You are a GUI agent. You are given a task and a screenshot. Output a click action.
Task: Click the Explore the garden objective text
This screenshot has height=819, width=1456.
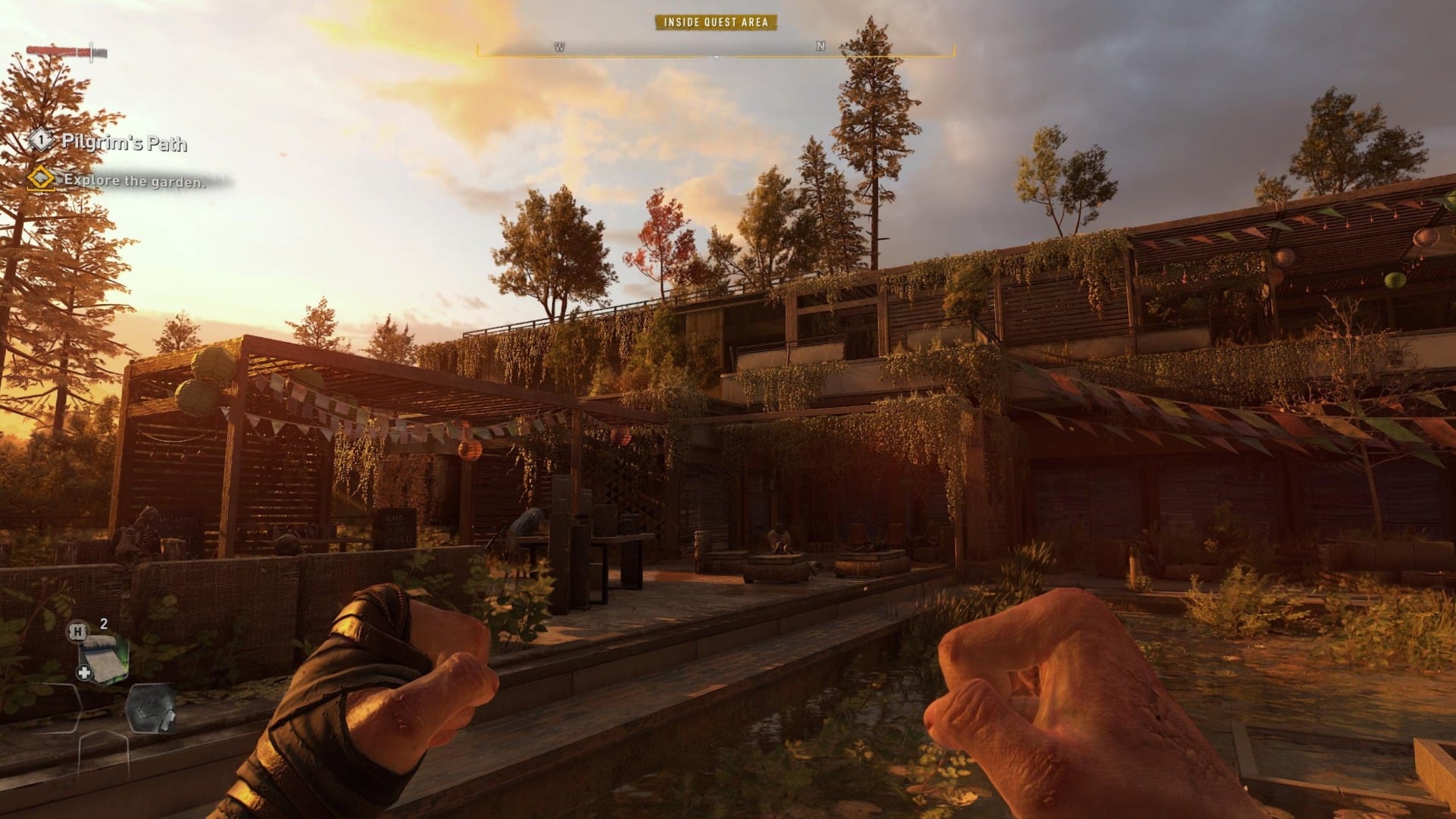133,180
